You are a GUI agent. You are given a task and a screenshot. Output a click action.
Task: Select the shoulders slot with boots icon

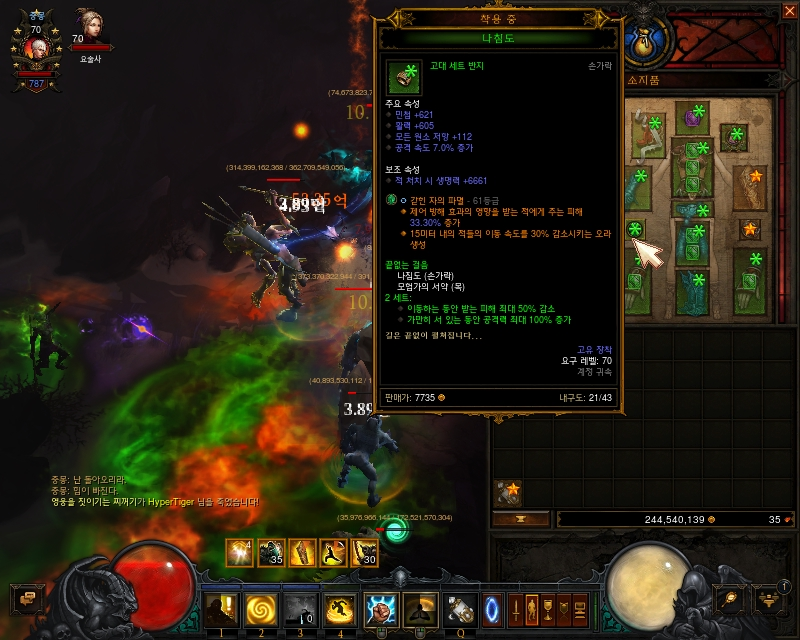646,135
